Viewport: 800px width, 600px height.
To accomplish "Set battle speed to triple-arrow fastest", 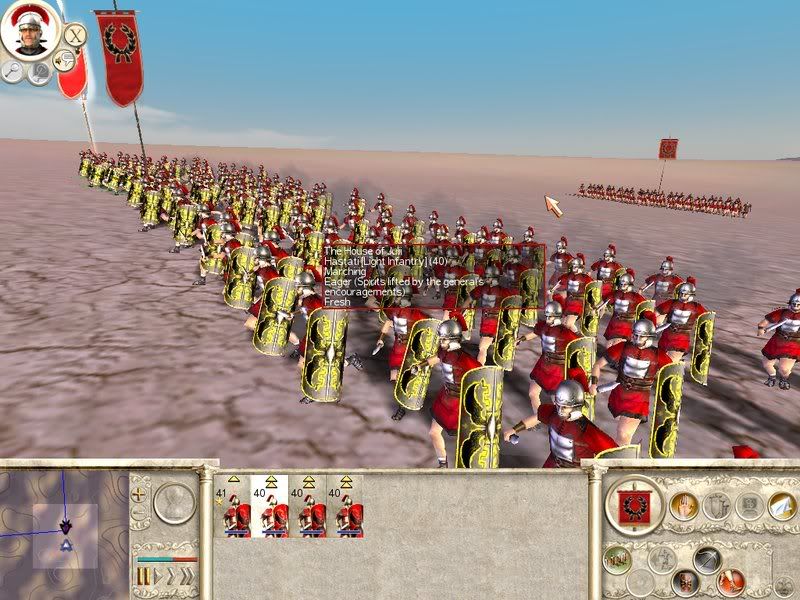I will pos(187,578).
